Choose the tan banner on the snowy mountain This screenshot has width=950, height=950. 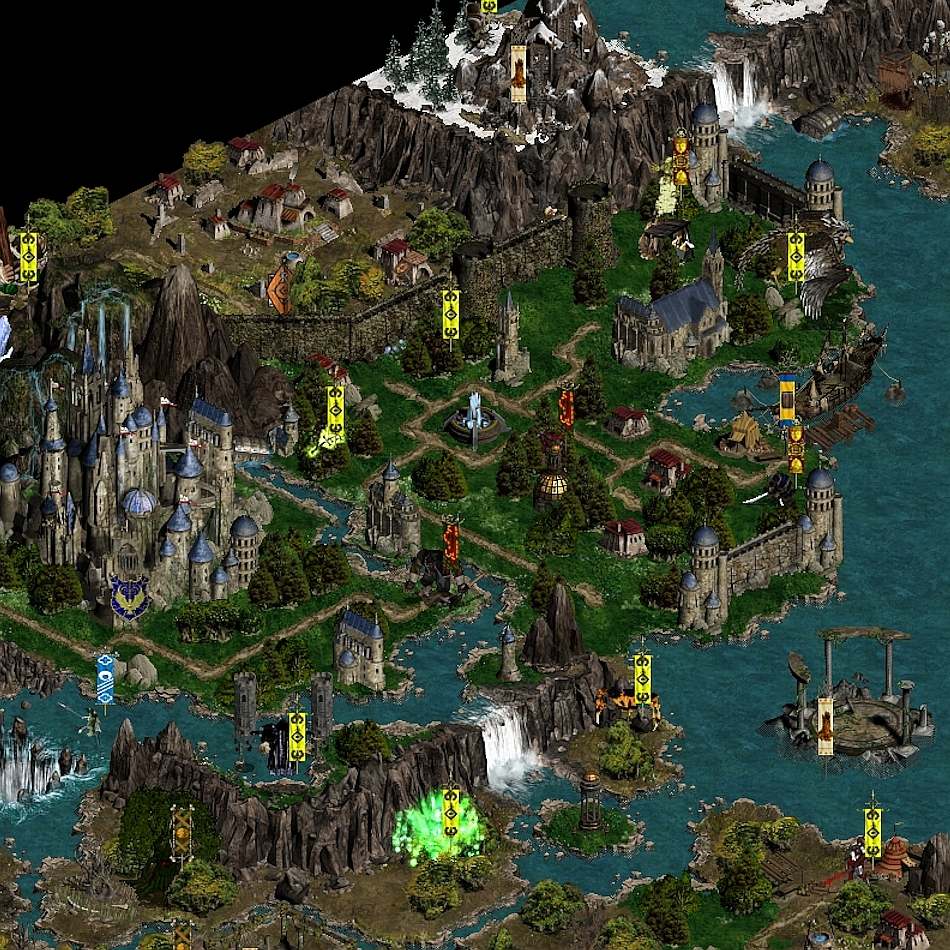[518, 72]
